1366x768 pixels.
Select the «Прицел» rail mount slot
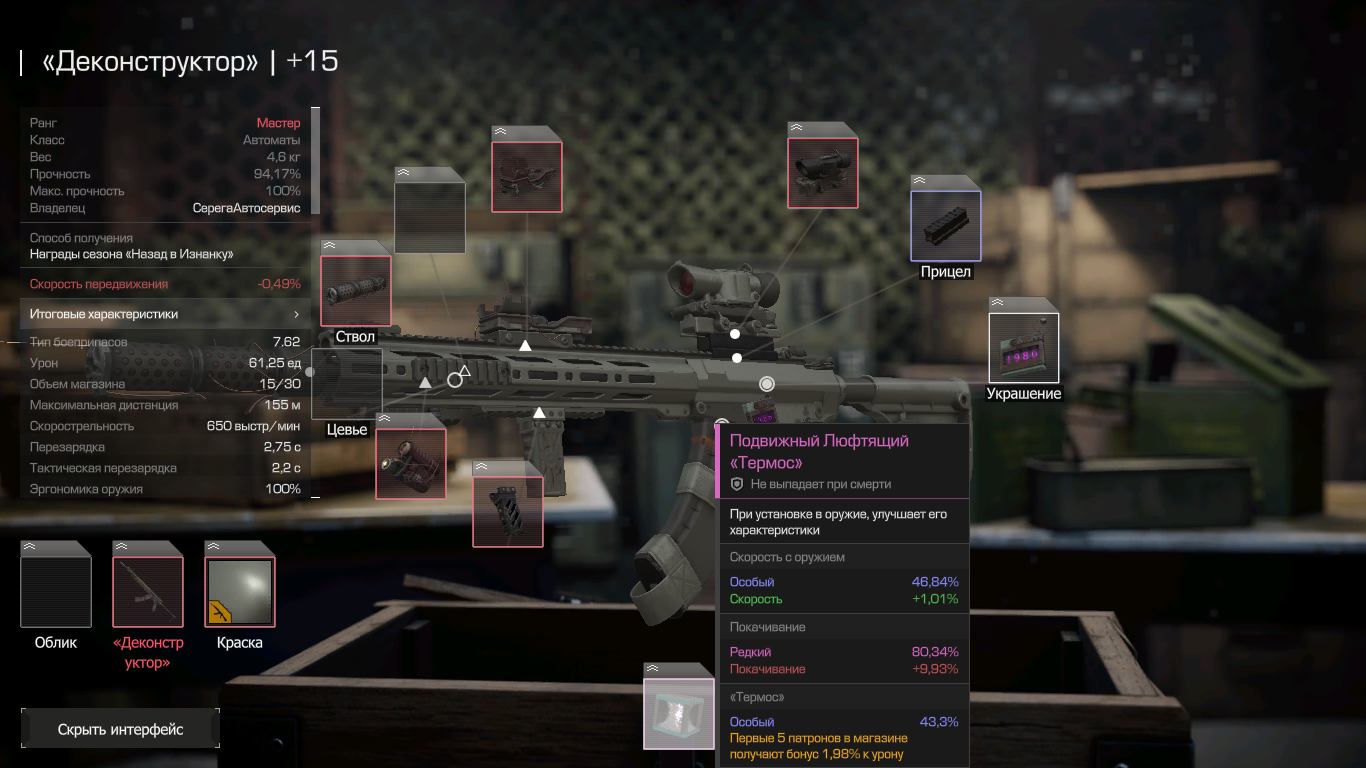946,225
